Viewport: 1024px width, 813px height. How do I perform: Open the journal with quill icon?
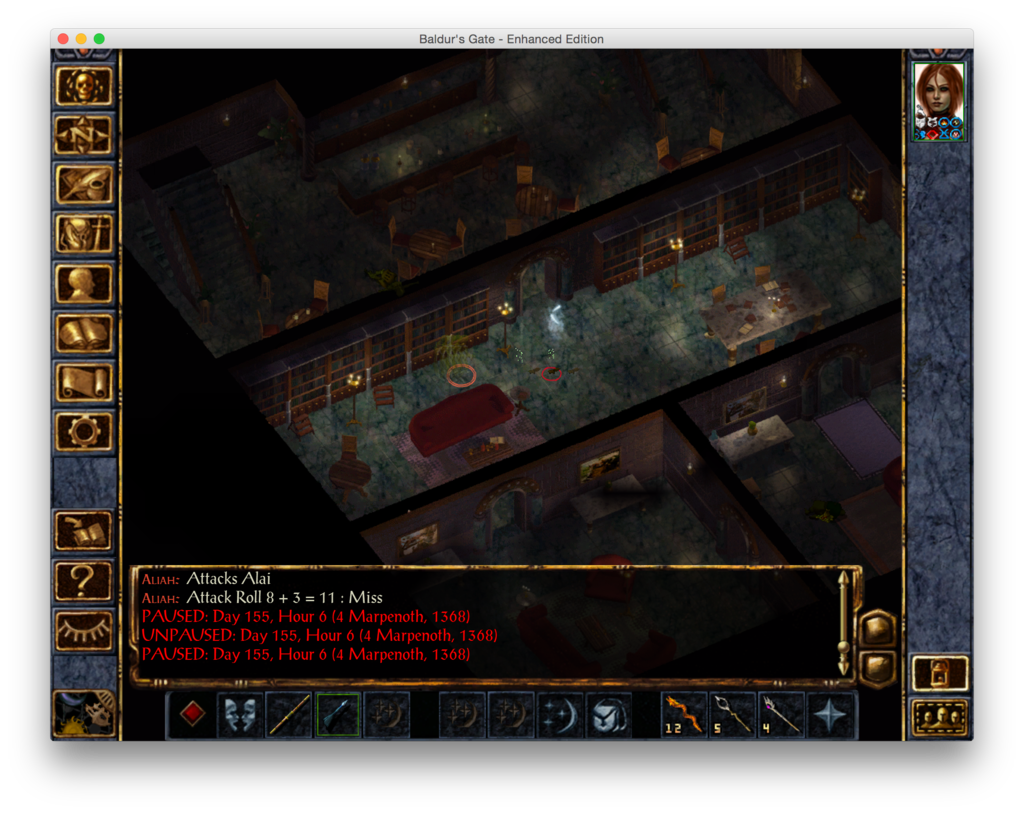point(84,184)
